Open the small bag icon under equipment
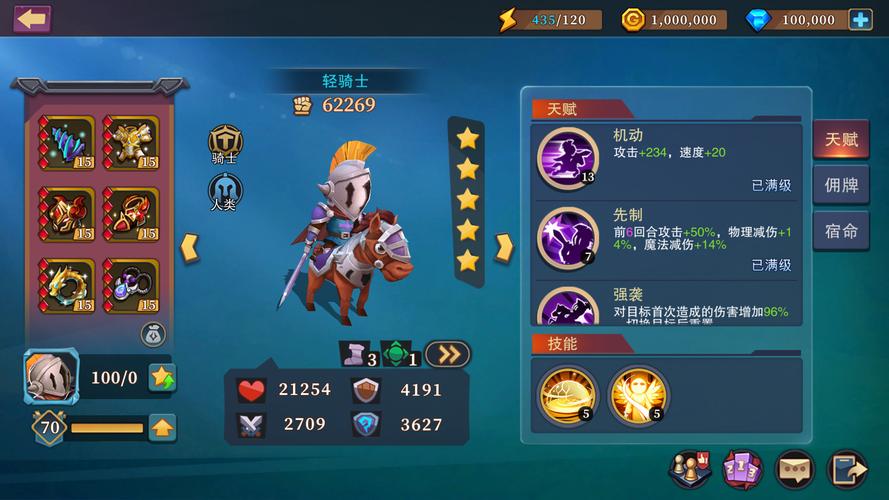Viewport: 889px width, 500px height. 152,333
